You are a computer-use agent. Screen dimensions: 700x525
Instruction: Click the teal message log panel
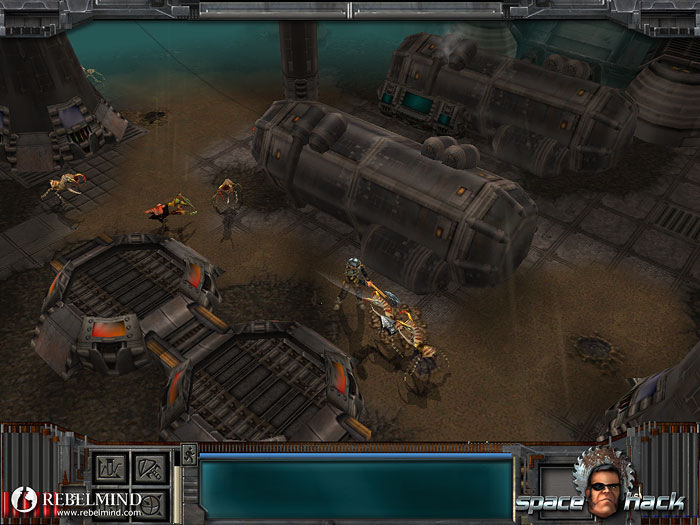(356, 489)
